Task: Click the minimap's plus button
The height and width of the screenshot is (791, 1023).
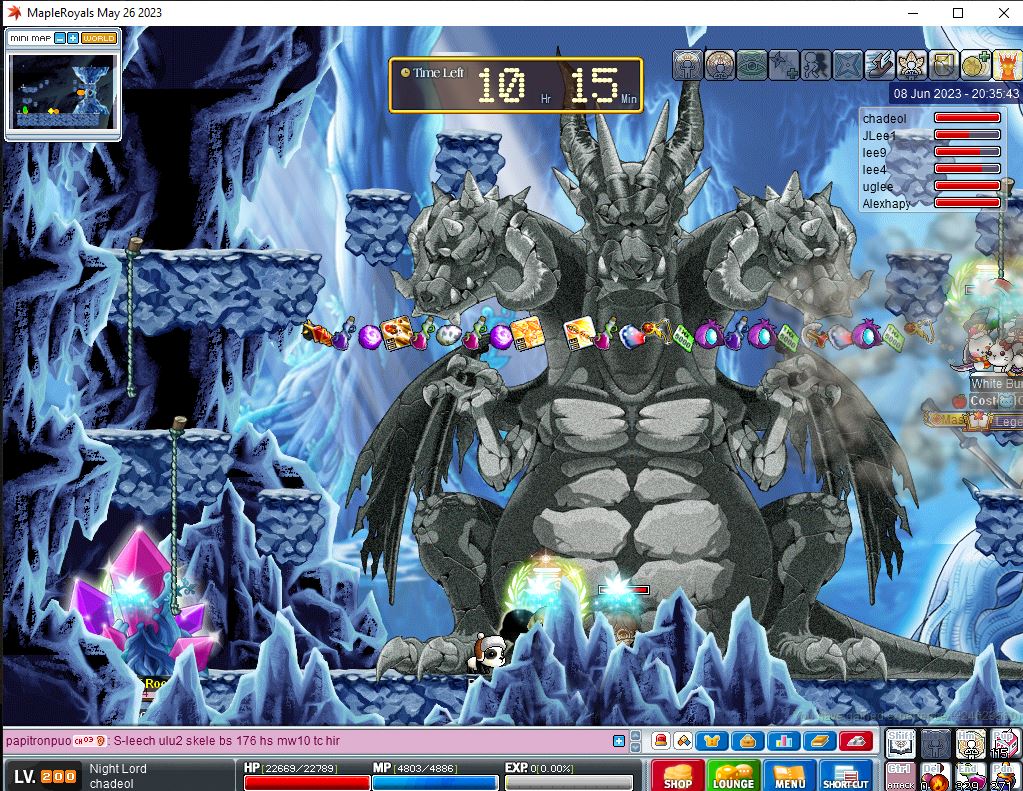Action: pyautogui.click(x=73, y=38)
